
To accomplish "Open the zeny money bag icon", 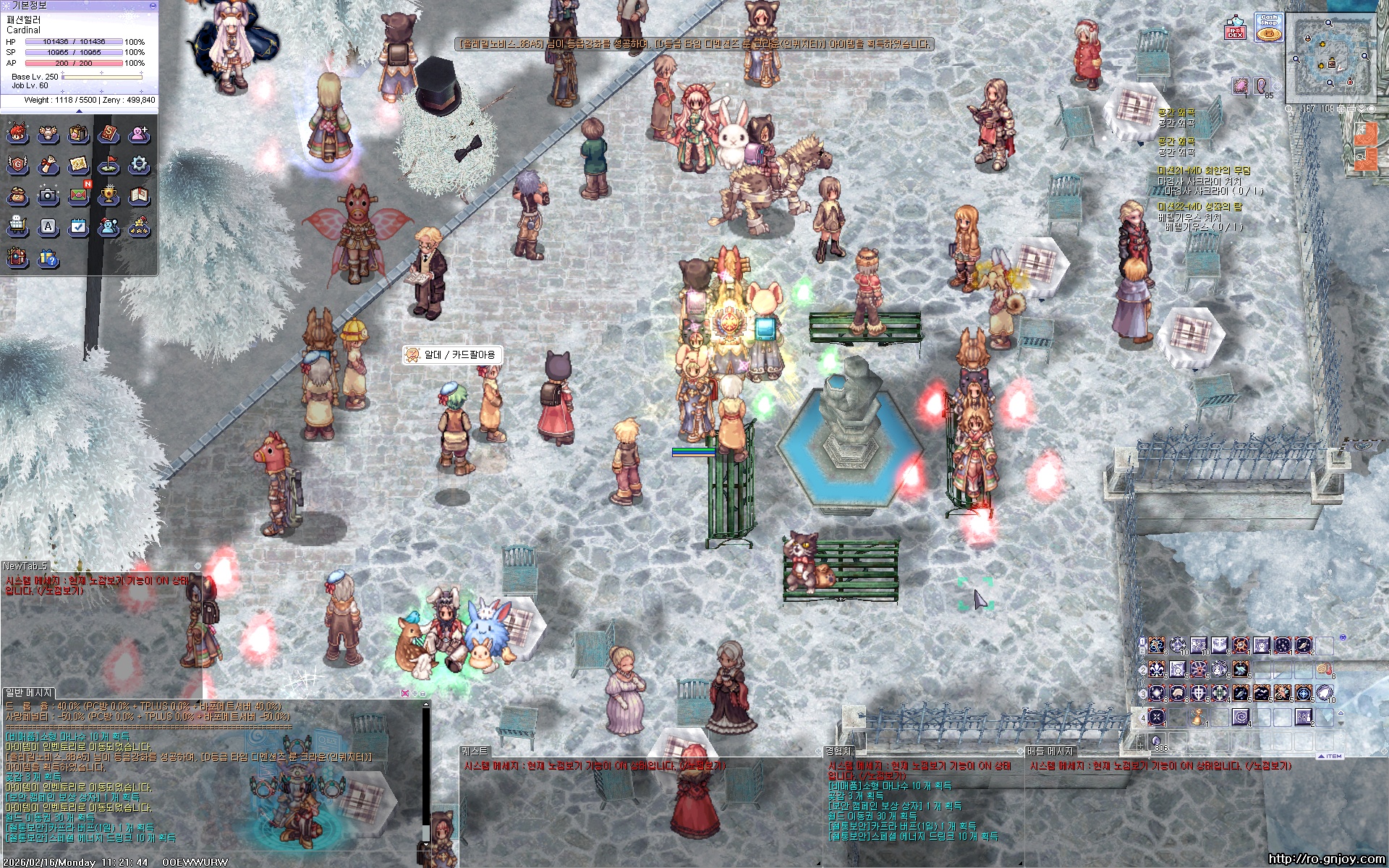I will point(17,196).
